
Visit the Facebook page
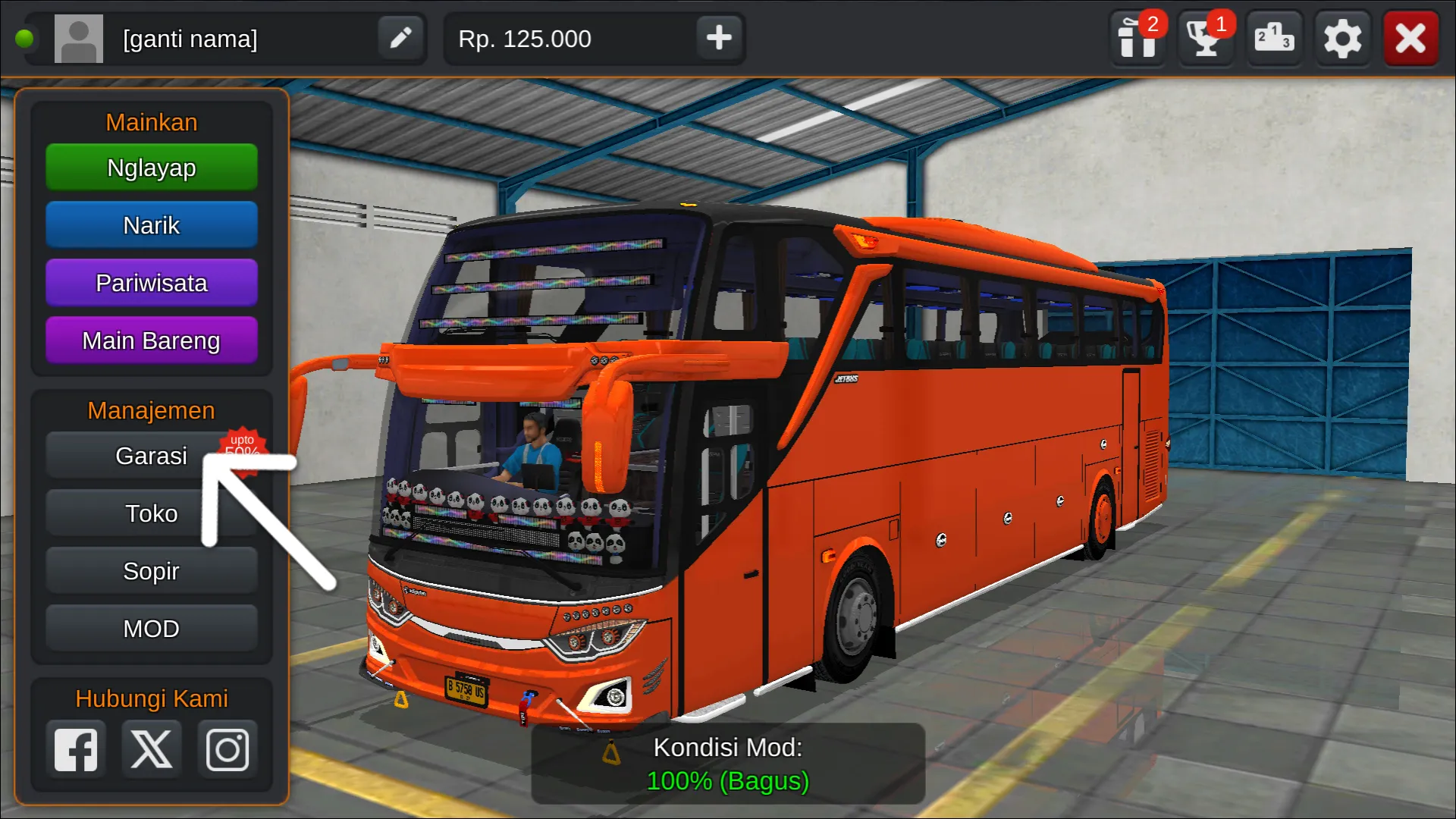(x=76, y=750)
